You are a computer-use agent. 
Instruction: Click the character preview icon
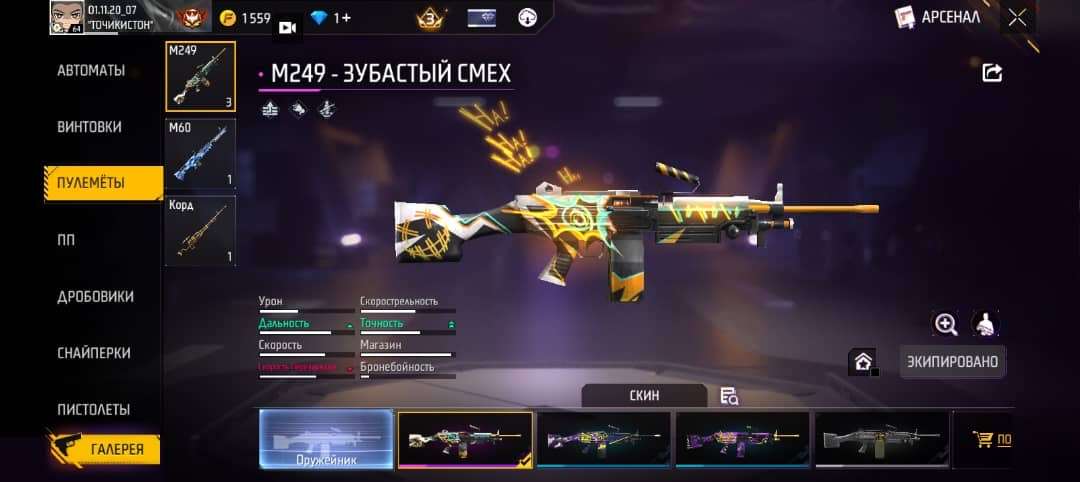coord(985,323)
